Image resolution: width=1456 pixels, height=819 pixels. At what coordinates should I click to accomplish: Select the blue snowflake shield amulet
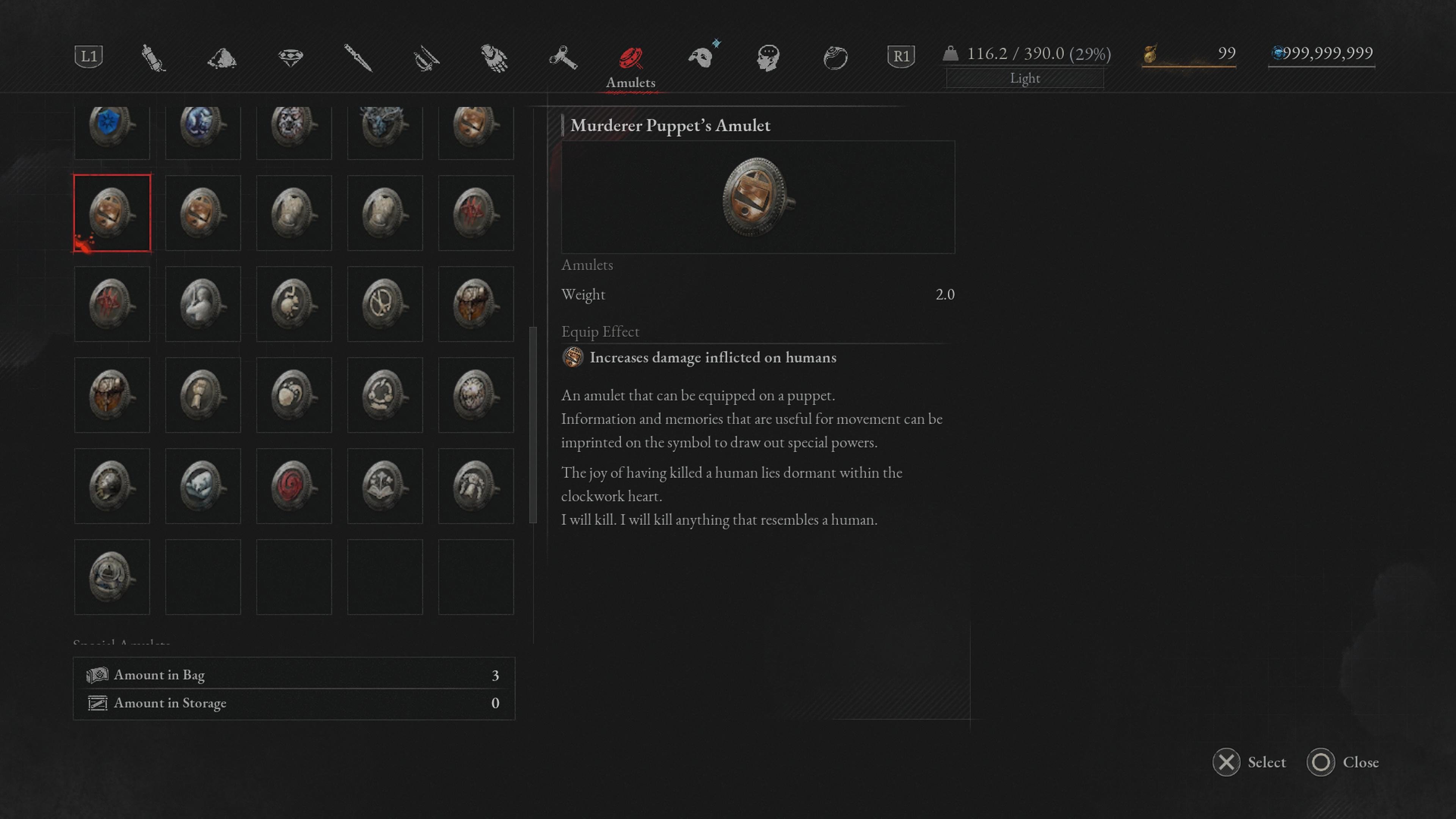(111, 126)
